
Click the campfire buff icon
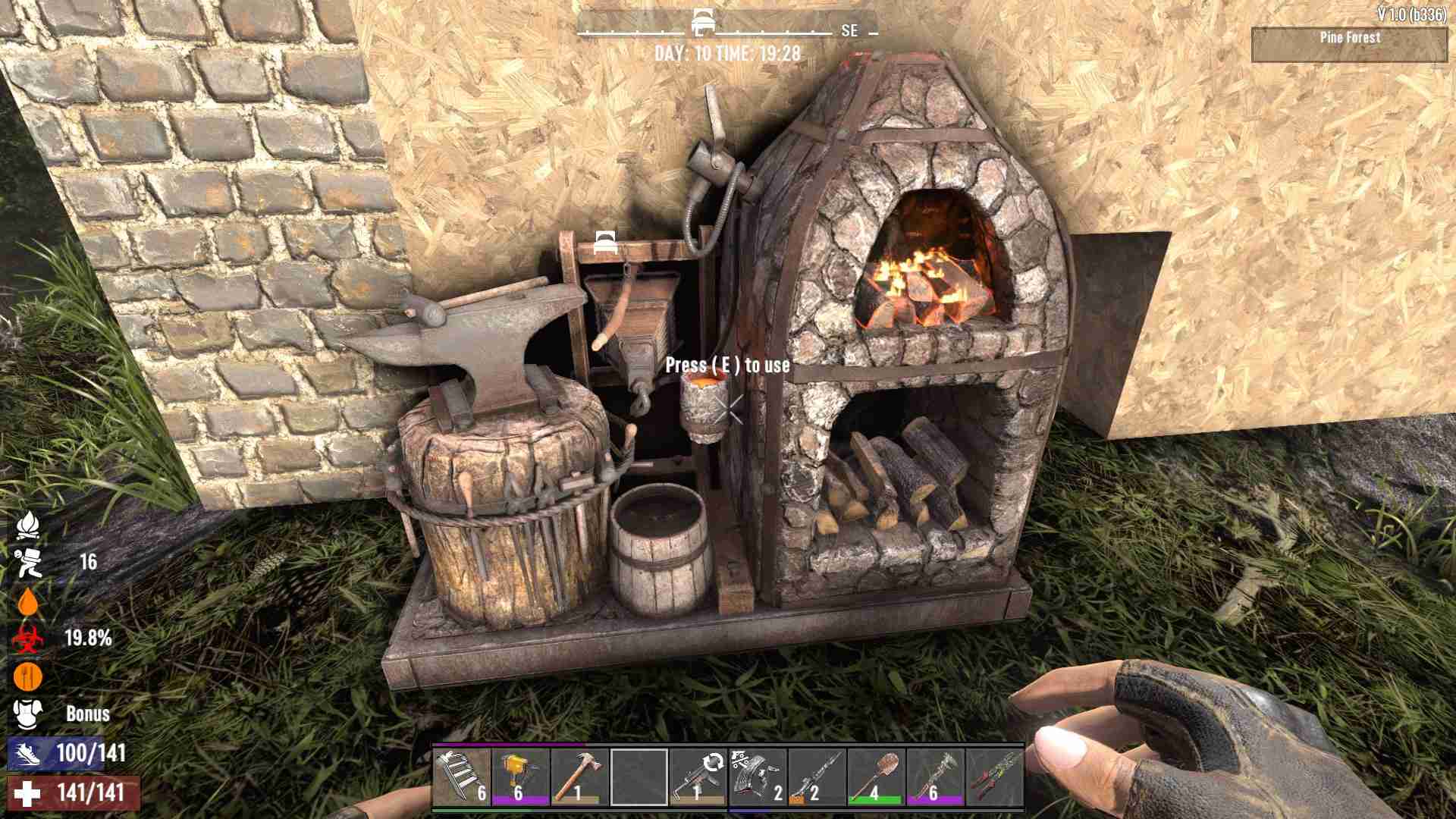(x=28, y=524)
